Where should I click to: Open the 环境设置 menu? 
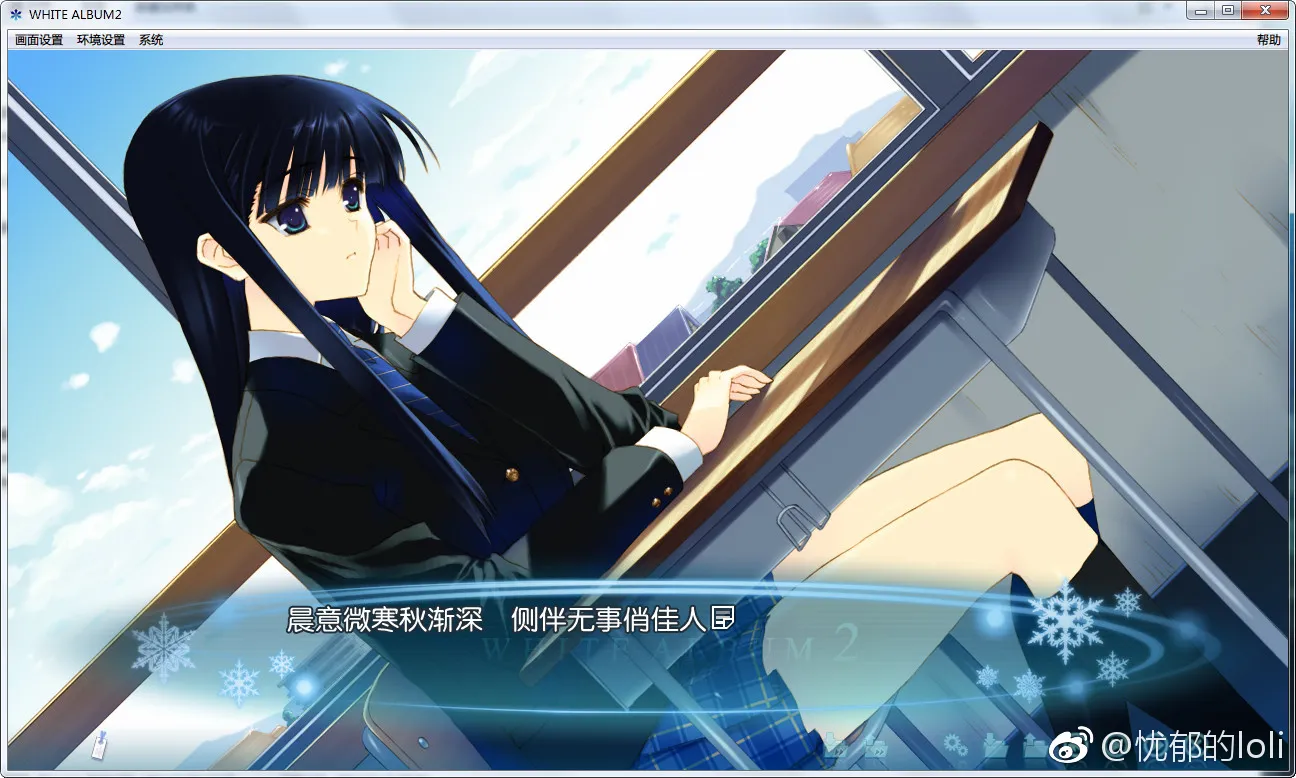point(99,39)
